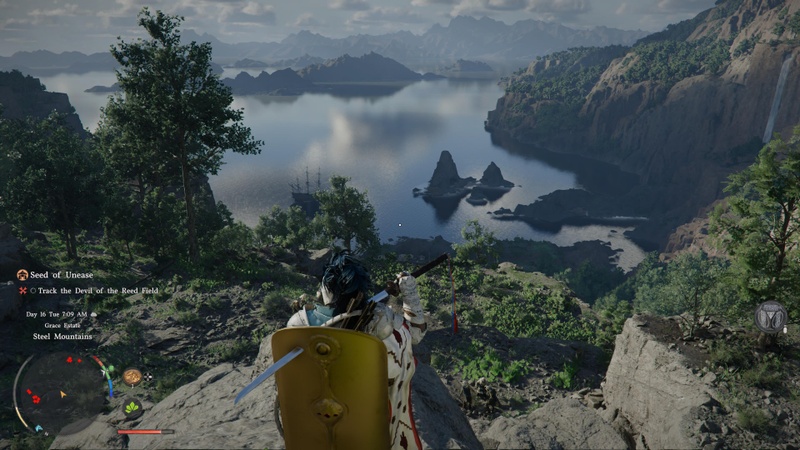The image size is (800, 450).
Task: Click the three-segment round emblem icon
Action: tap(770, 316)
